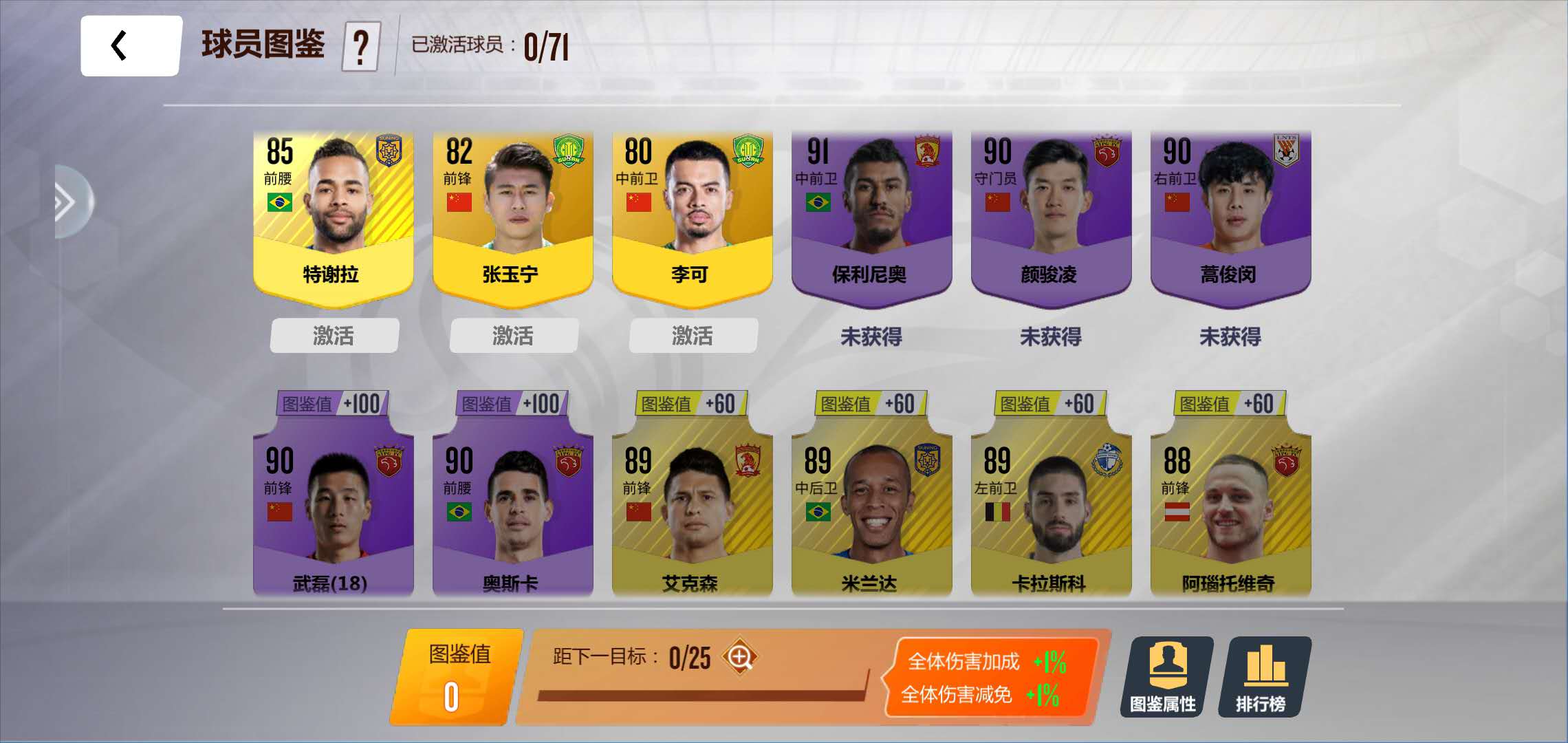Open 图鉴属性 attributes panel
The width and height of the screenshot is (1568, 743).
pos(1166,677)
